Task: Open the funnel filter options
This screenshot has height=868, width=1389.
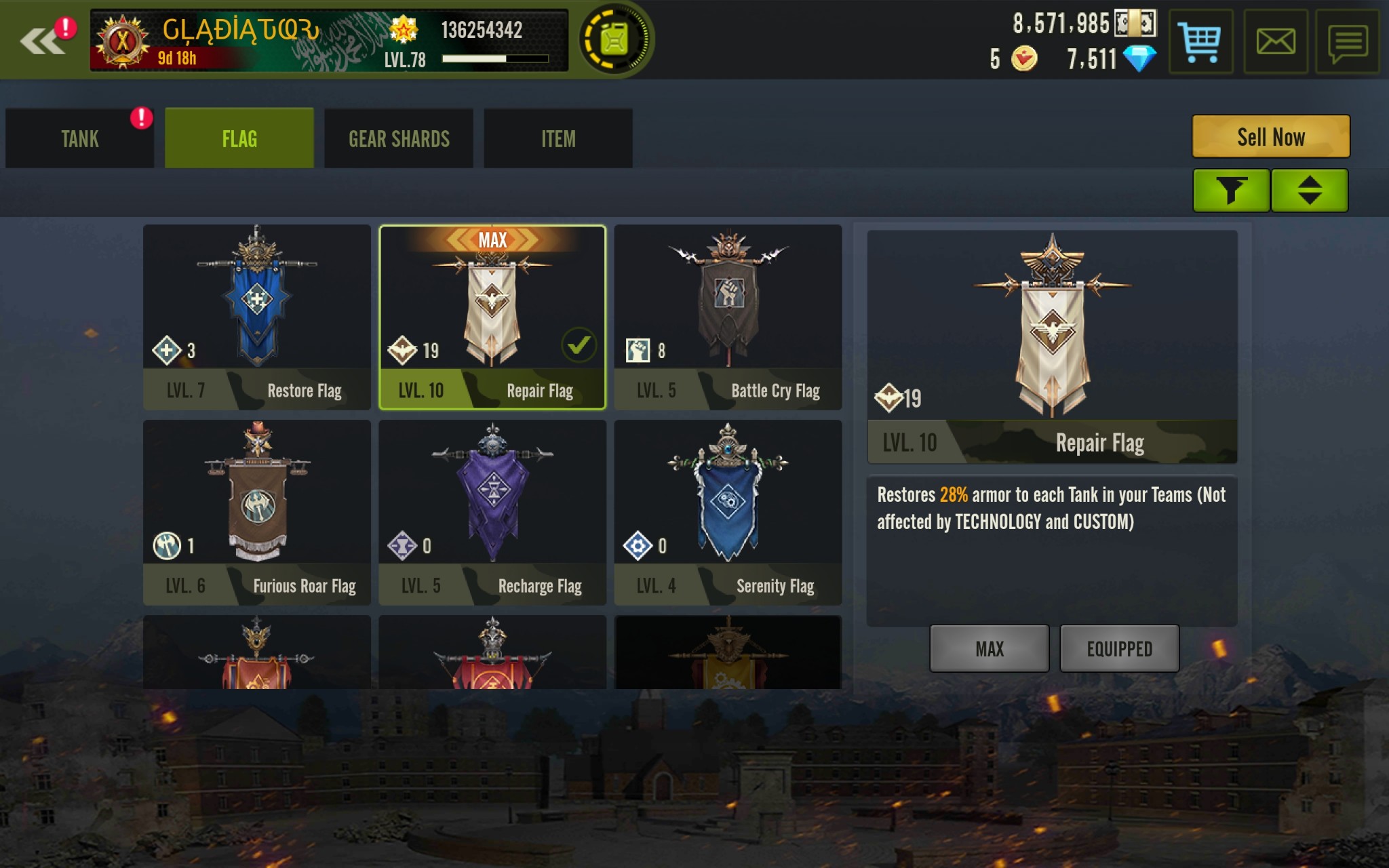Action: (x=1231, y=191)
